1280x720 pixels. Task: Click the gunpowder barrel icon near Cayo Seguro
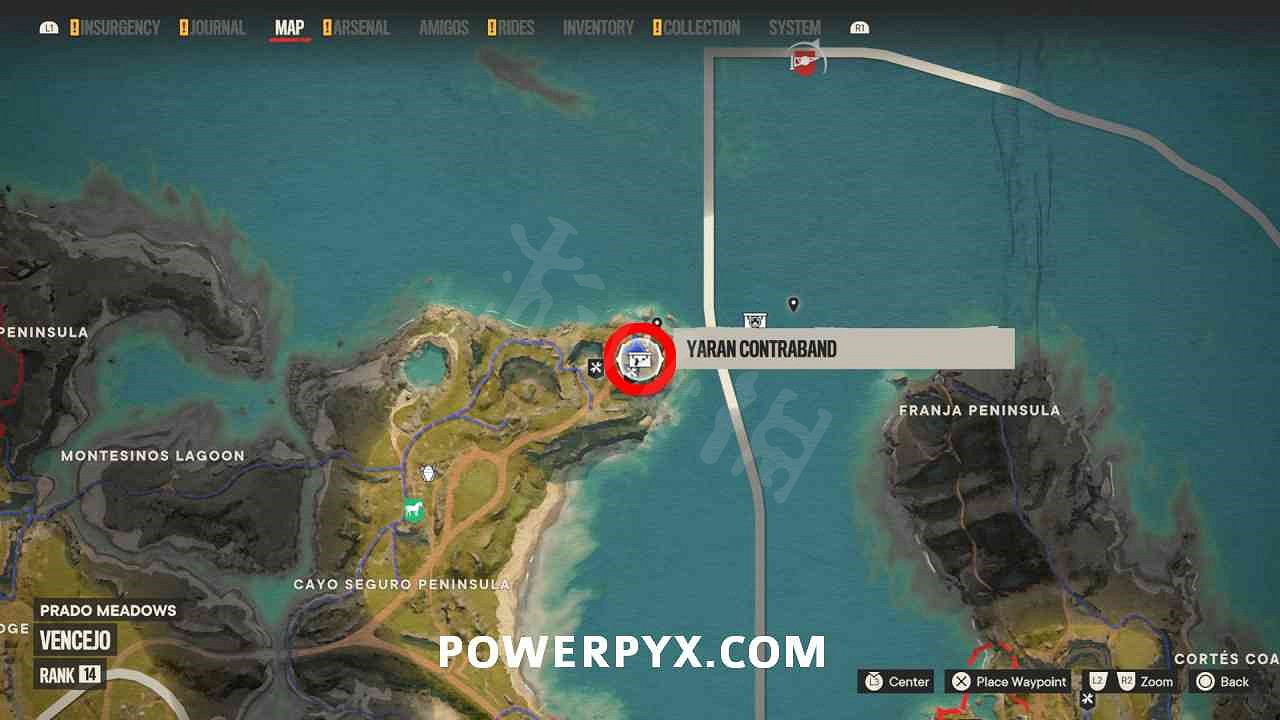[428, 472]
